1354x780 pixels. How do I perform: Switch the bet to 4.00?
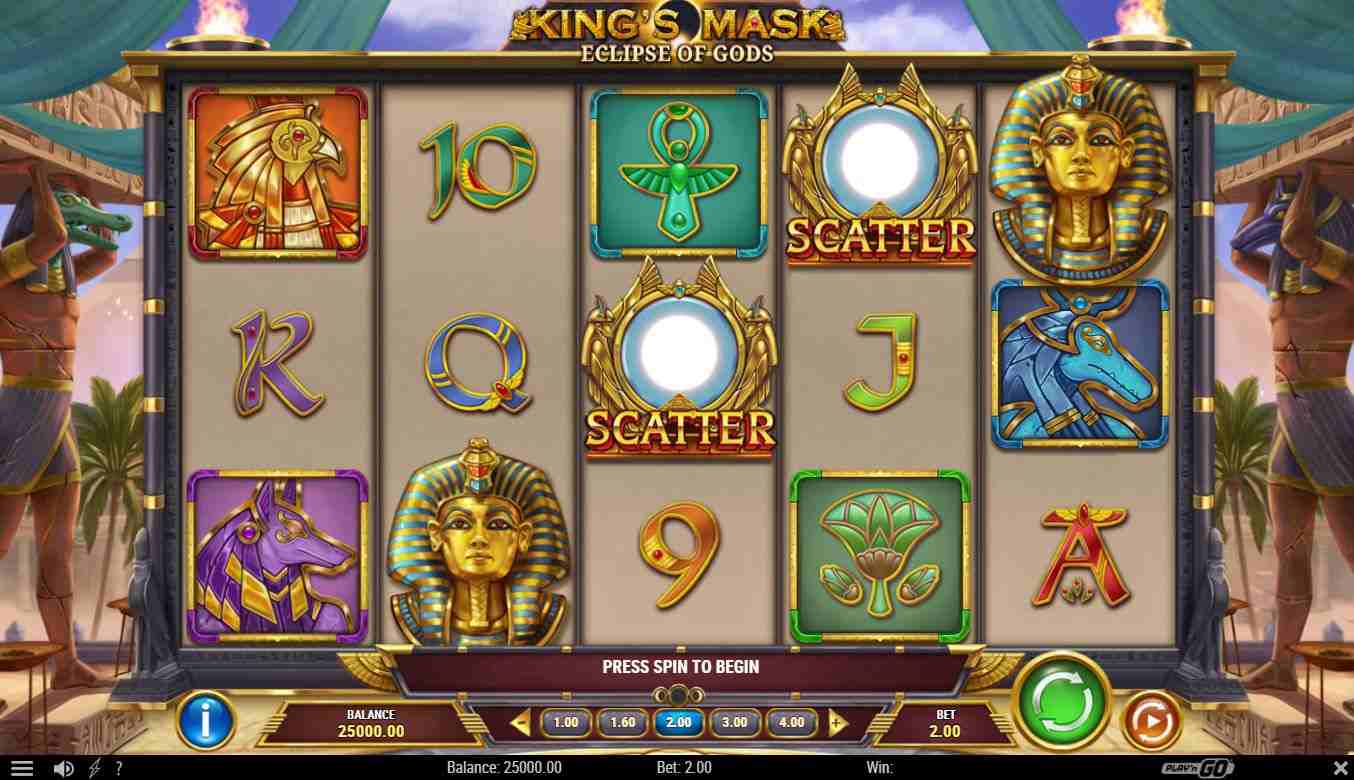pos(791,722)
